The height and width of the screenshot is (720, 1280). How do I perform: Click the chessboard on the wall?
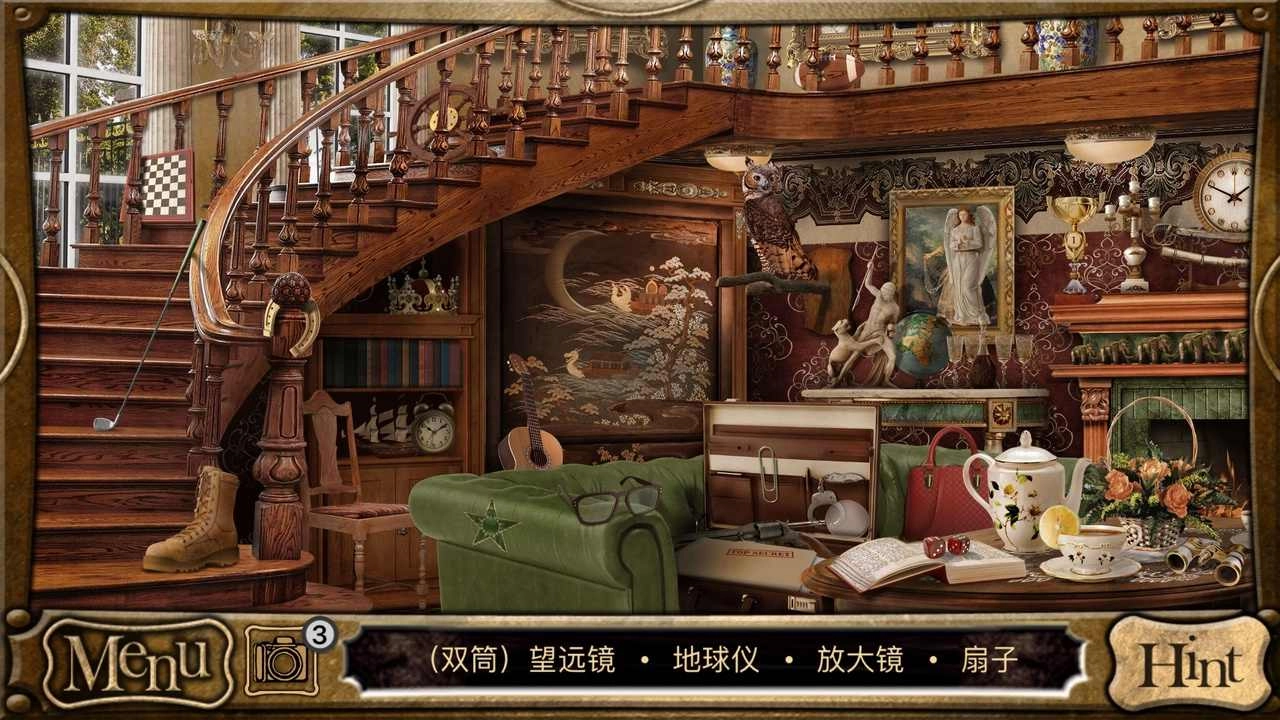pyautogui.click(x=165, y=185)
